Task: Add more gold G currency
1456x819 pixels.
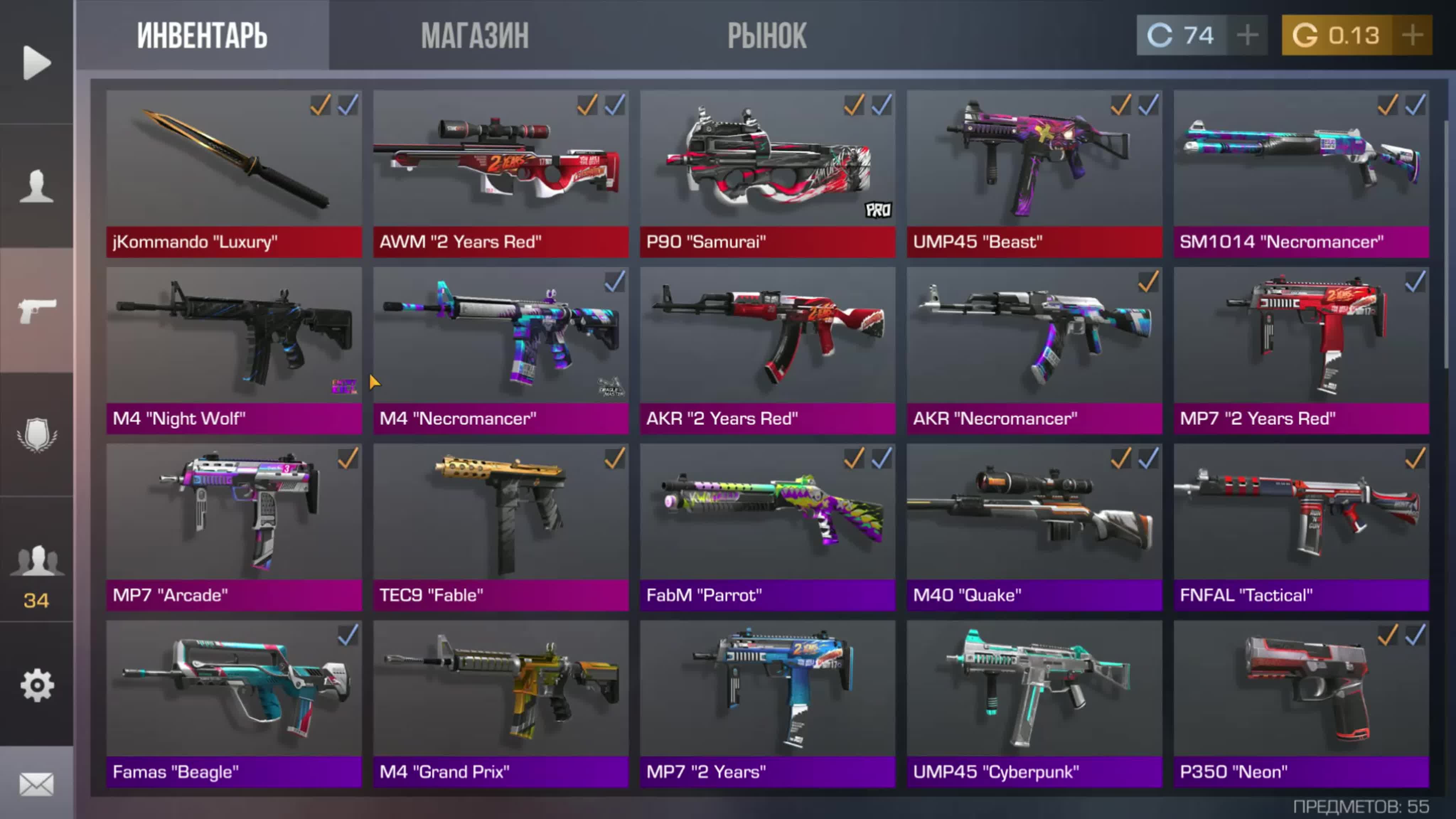Action: click(x=1412, y=36)
